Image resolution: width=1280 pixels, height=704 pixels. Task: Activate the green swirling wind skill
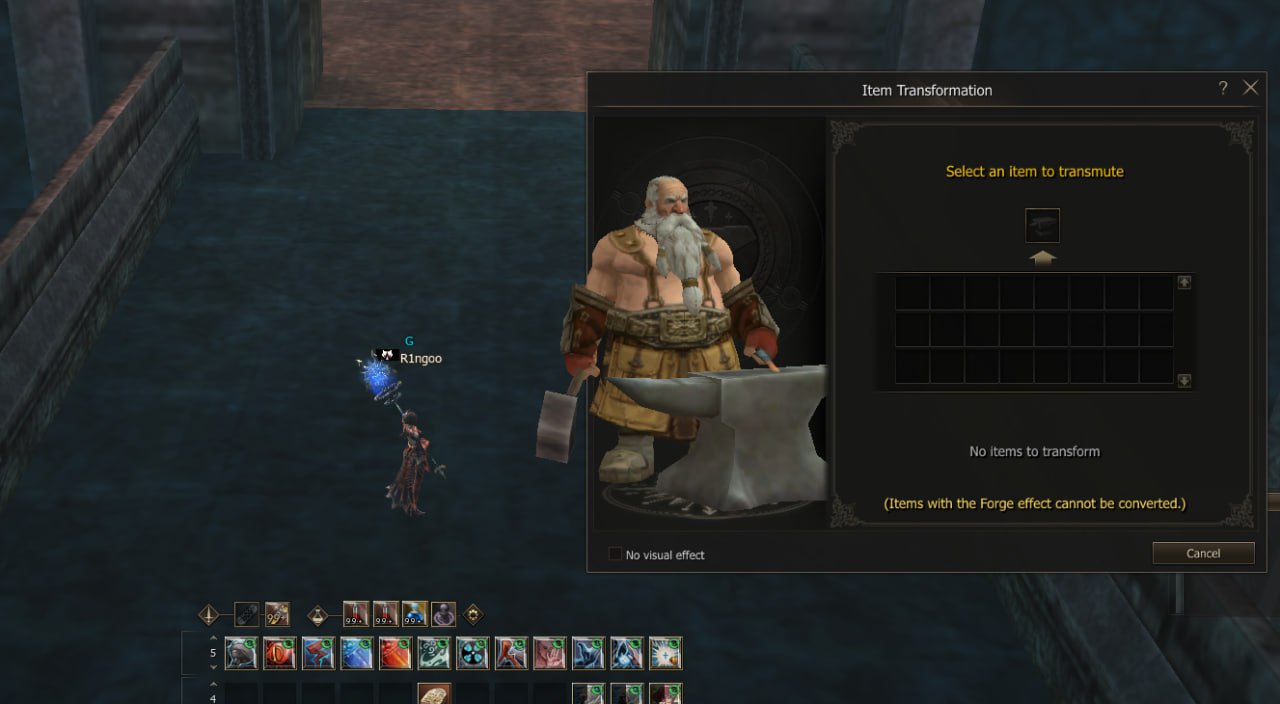[x=434, y=653]
